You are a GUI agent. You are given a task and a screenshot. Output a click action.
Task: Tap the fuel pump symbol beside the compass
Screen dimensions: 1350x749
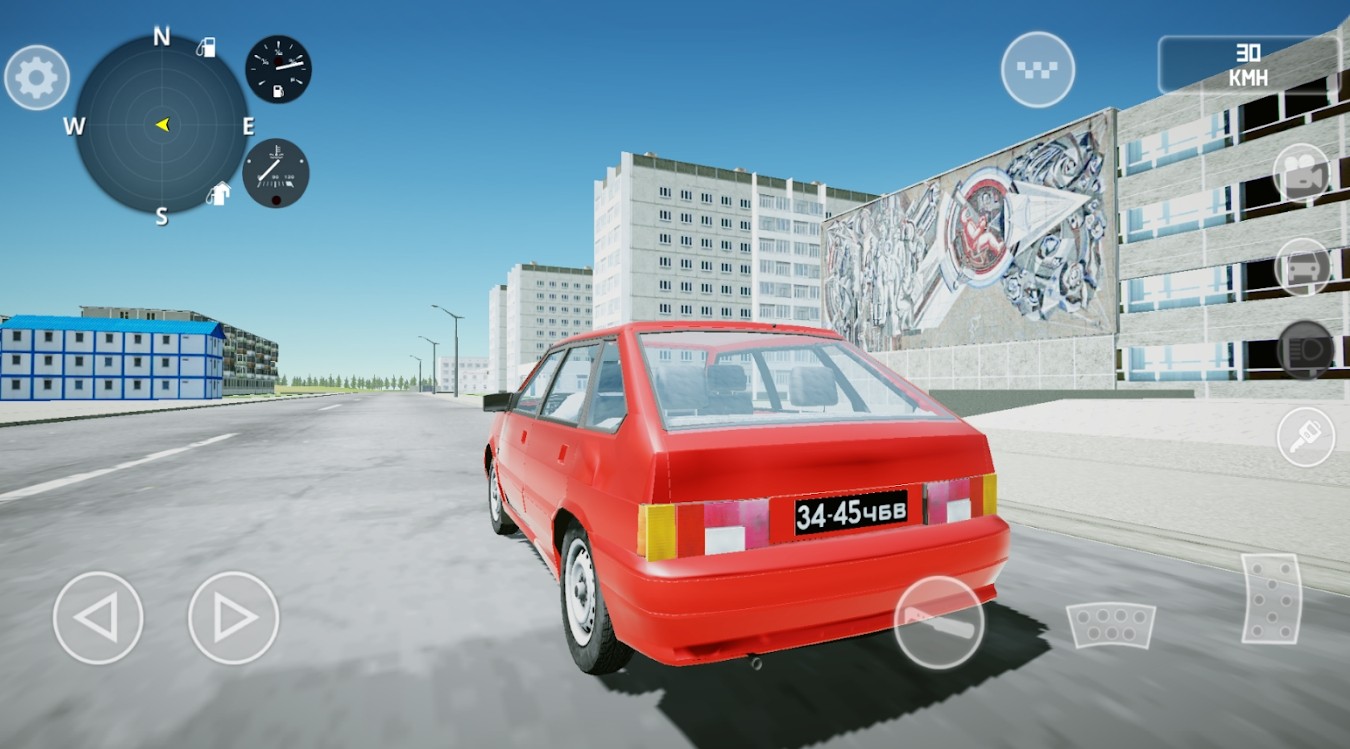pyautogui.click(x=208, y=48)
